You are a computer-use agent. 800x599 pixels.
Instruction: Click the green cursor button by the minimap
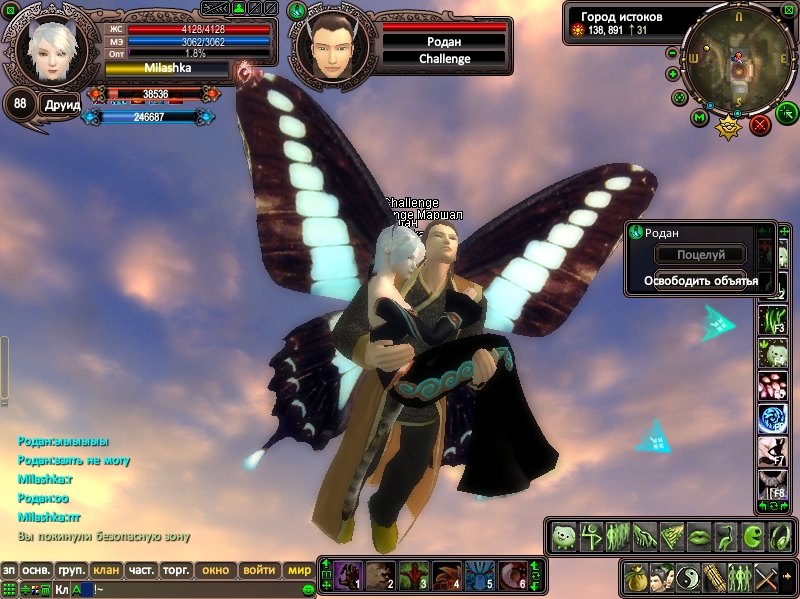tap(787, 111)
